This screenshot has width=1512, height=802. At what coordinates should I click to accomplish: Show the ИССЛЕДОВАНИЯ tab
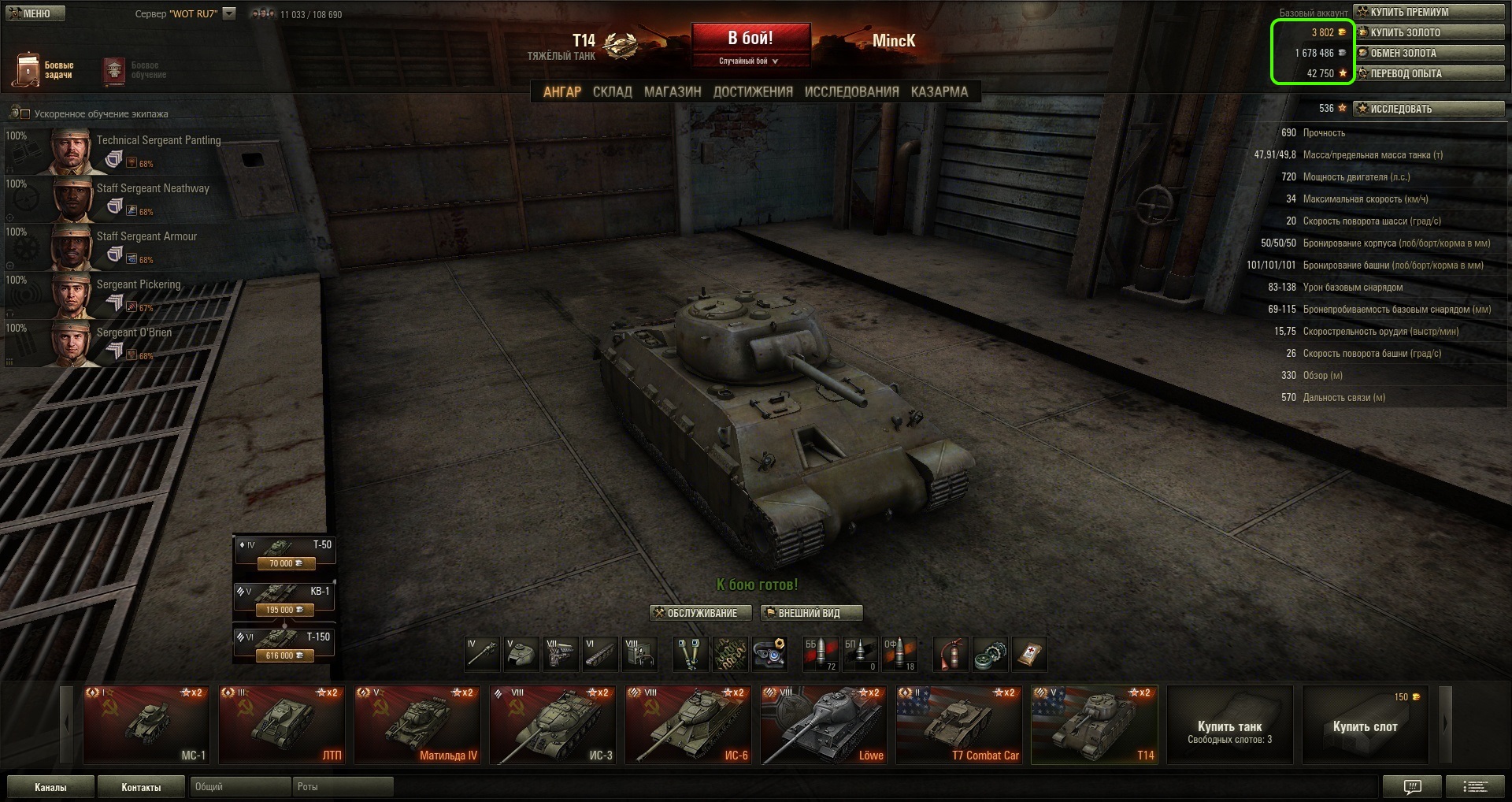[x=851, y=91]
